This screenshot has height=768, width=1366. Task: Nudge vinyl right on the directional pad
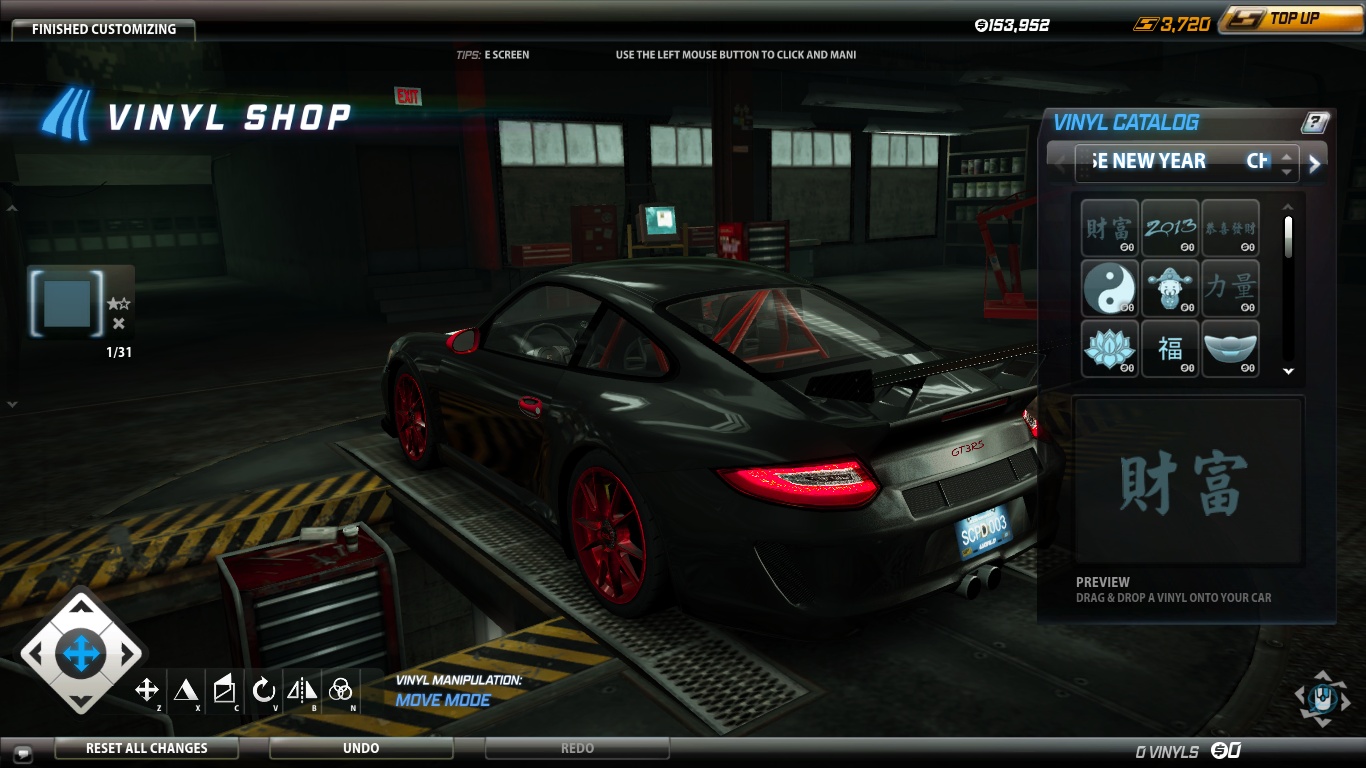point(128,655)
